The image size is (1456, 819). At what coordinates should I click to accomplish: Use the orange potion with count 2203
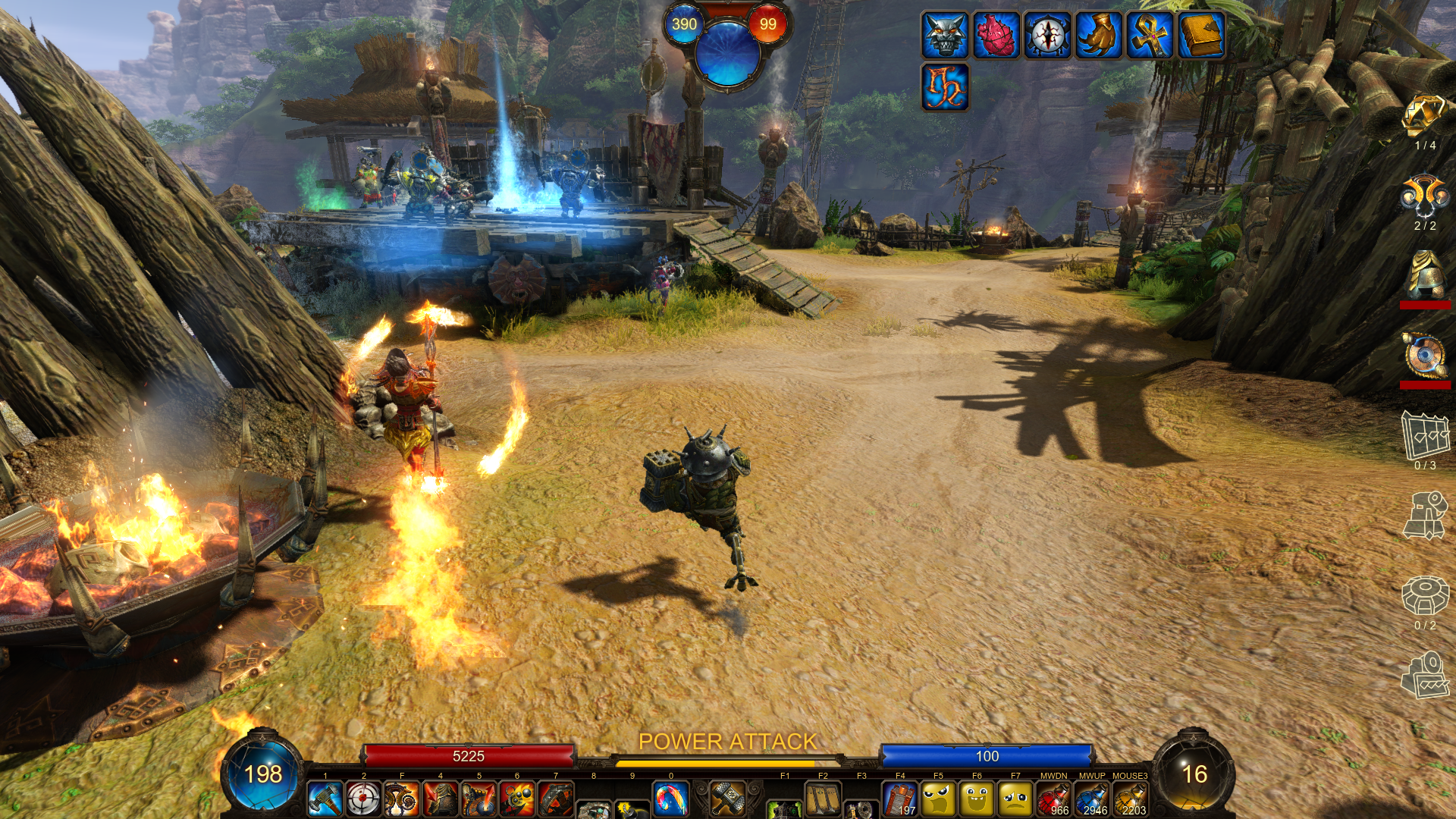(1130, 799)
